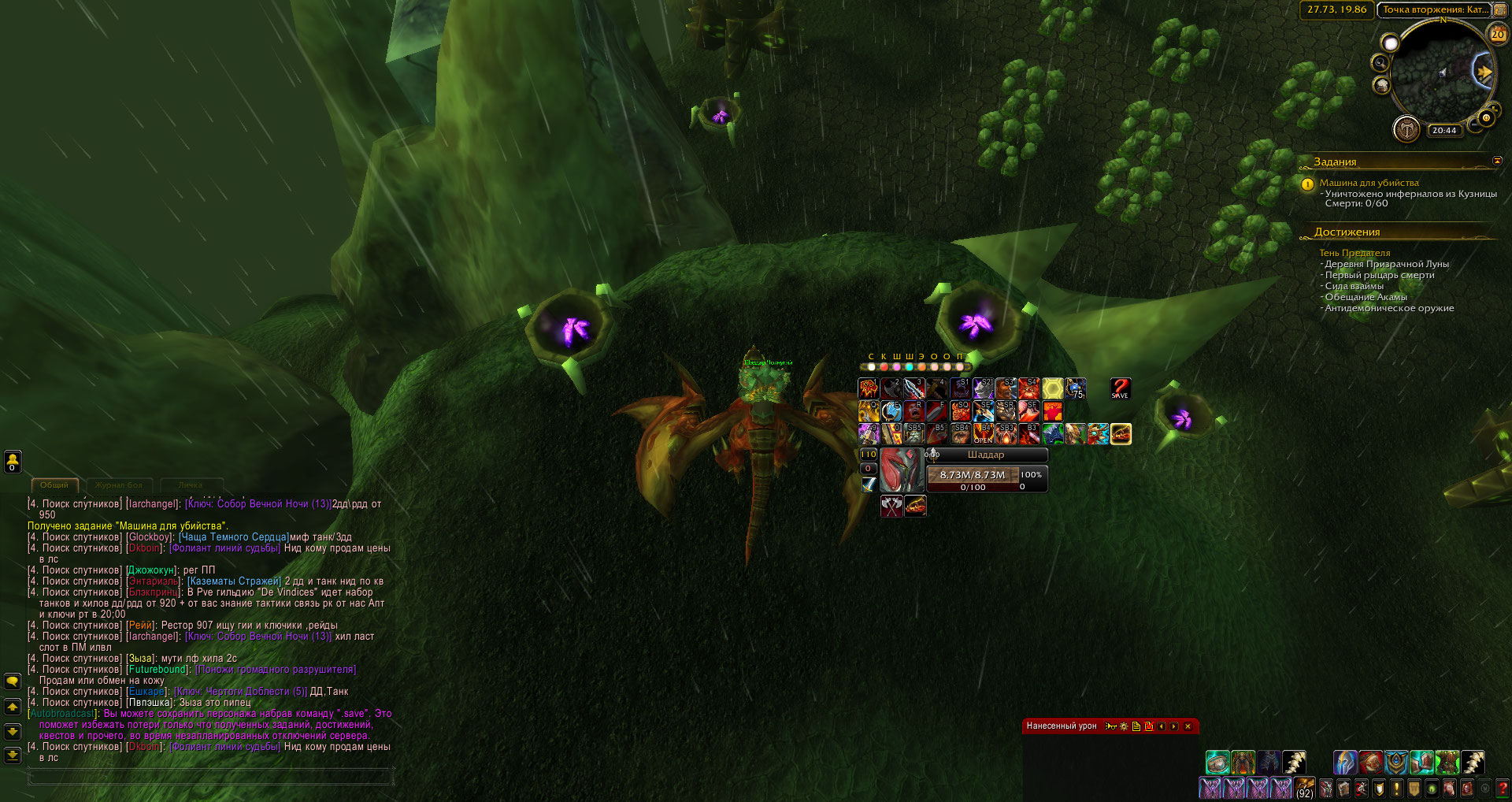Close the Нанесенный урон damage meter window
This screenshot has width=1512, height=802.
(x=1188, y=726)
